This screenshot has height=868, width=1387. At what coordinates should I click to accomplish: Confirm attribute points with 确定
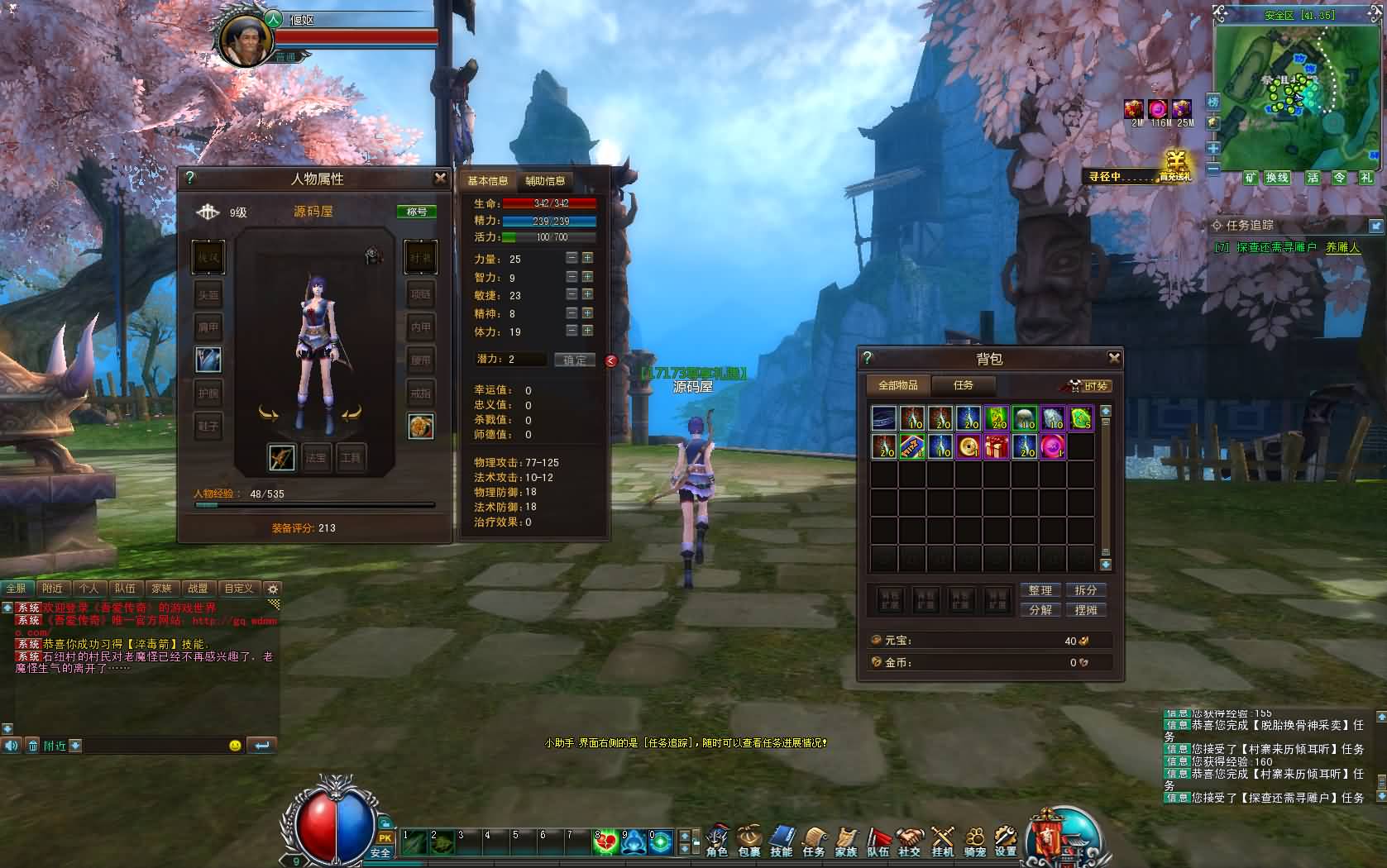[x=575, y=360]
